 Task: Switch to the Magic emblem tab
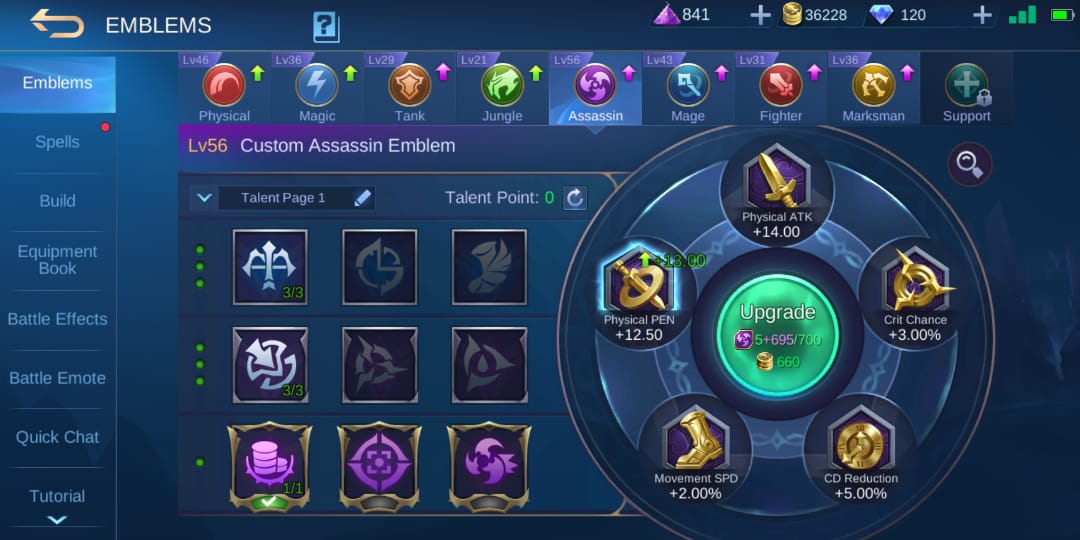pyautogui.click(x=317, y=90)
